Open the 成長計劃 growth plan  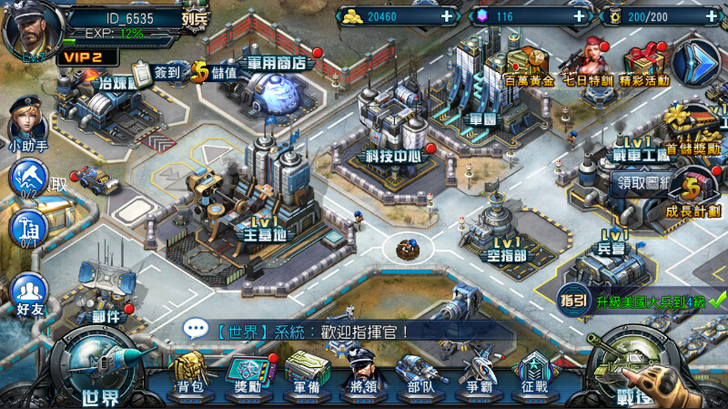tap(692, 194)
